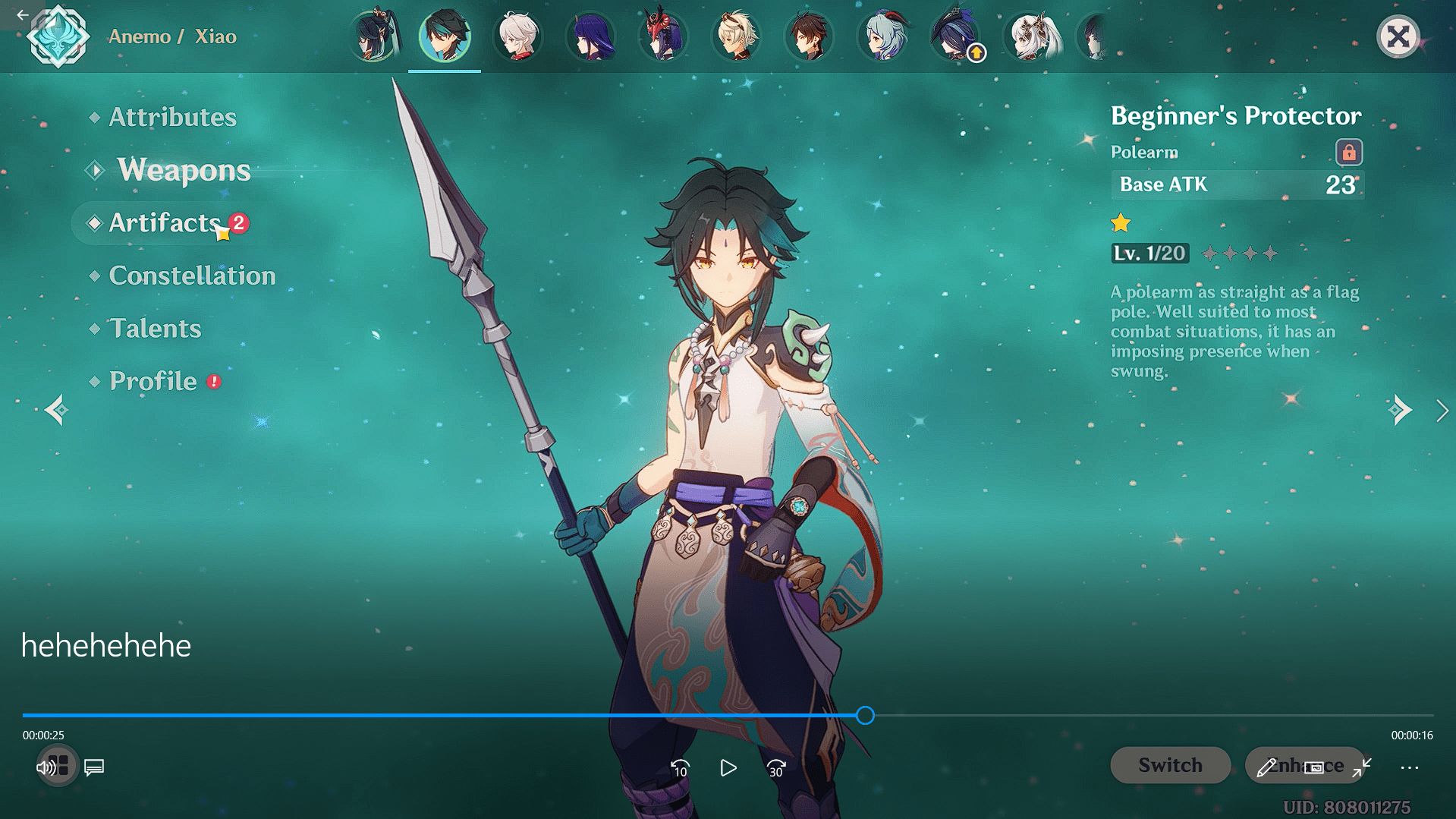Select the brown-haired character portrait
The width and height of the screenshot is (1456, 819).
[810, 36]
